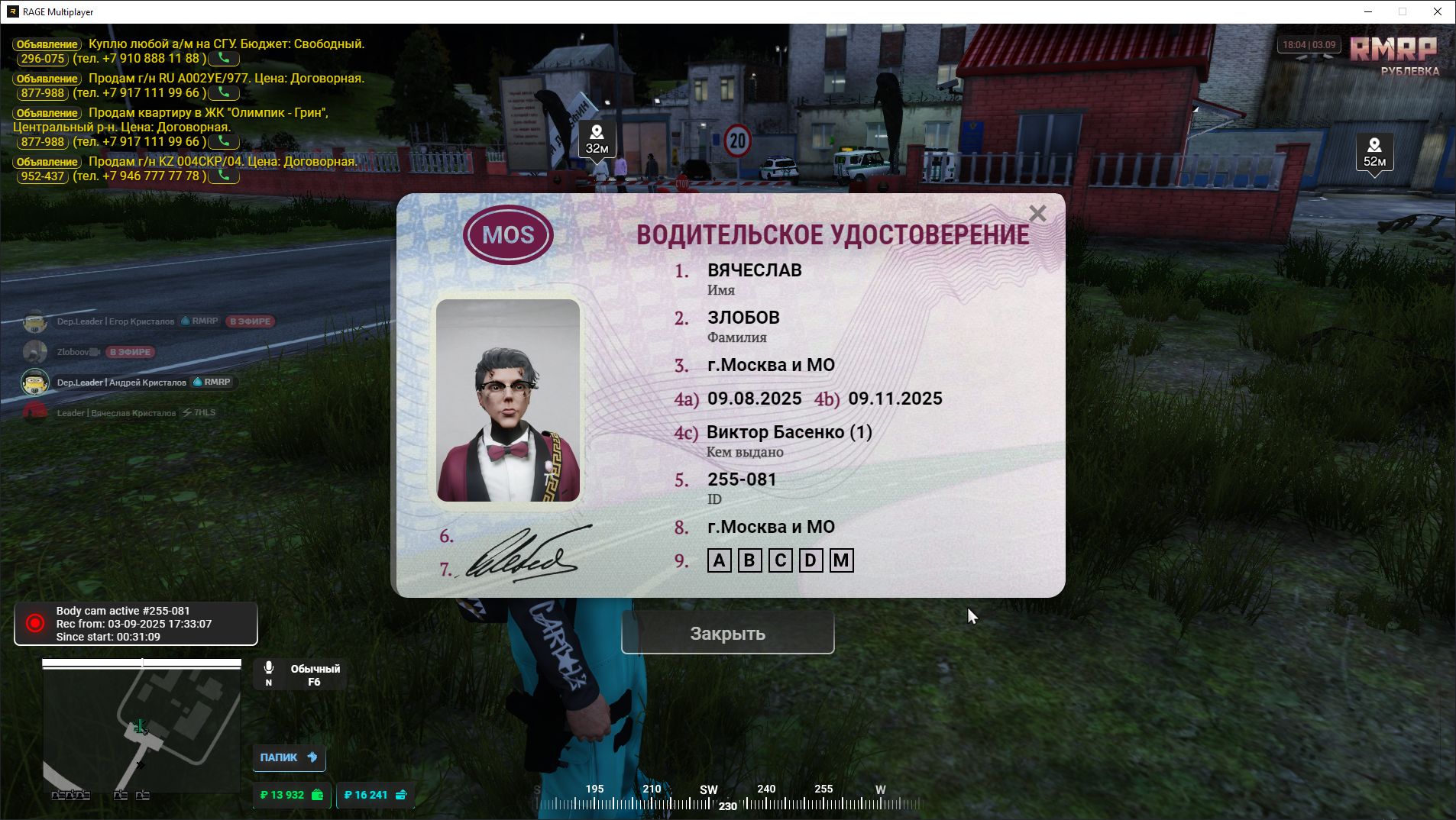Close the driver's license with the X
Screen dimensions: 1456x820
[x=1037, y=214]
